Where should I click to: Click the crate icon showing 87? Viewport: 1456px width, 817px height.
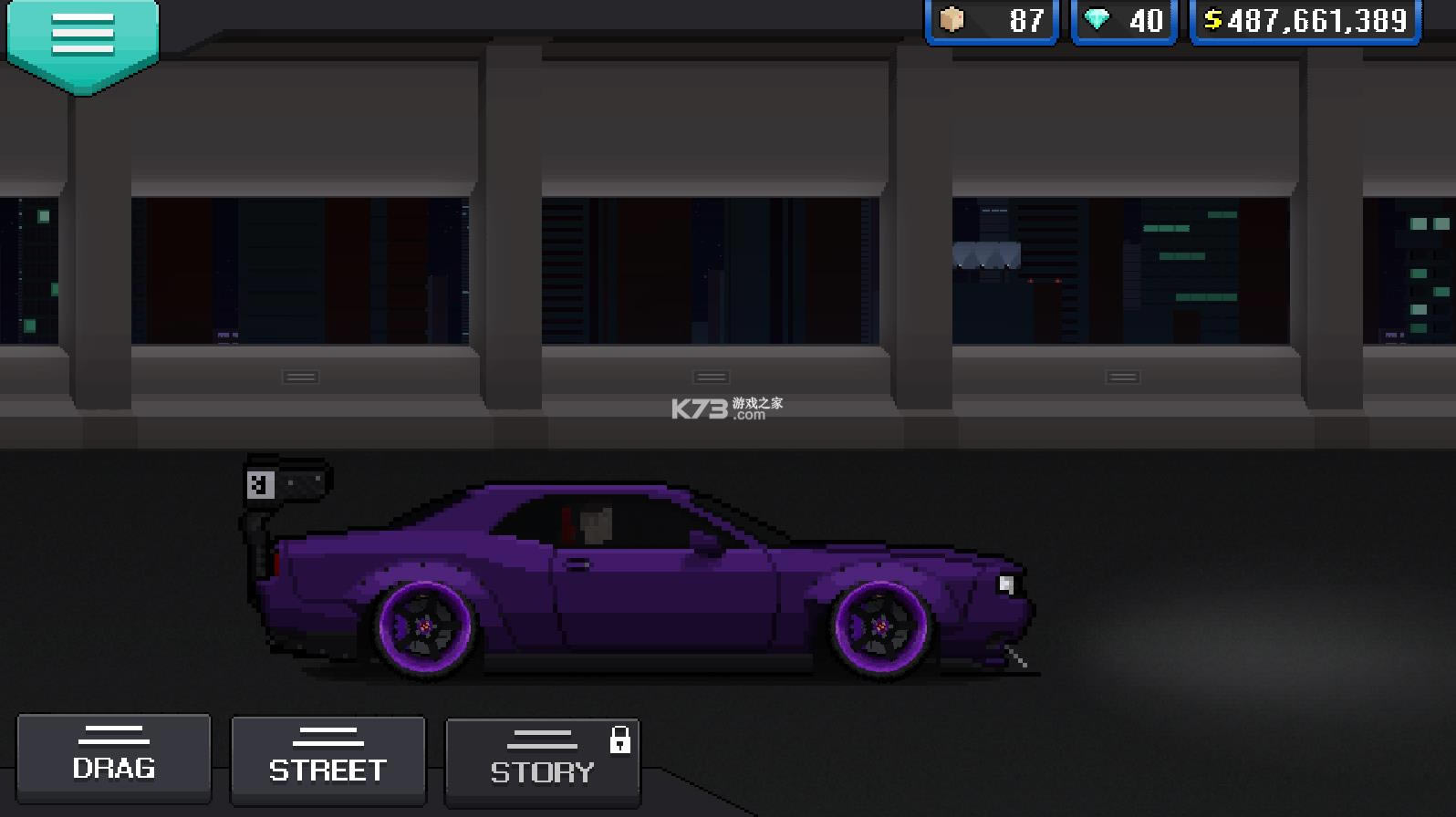tap(949, 20)
